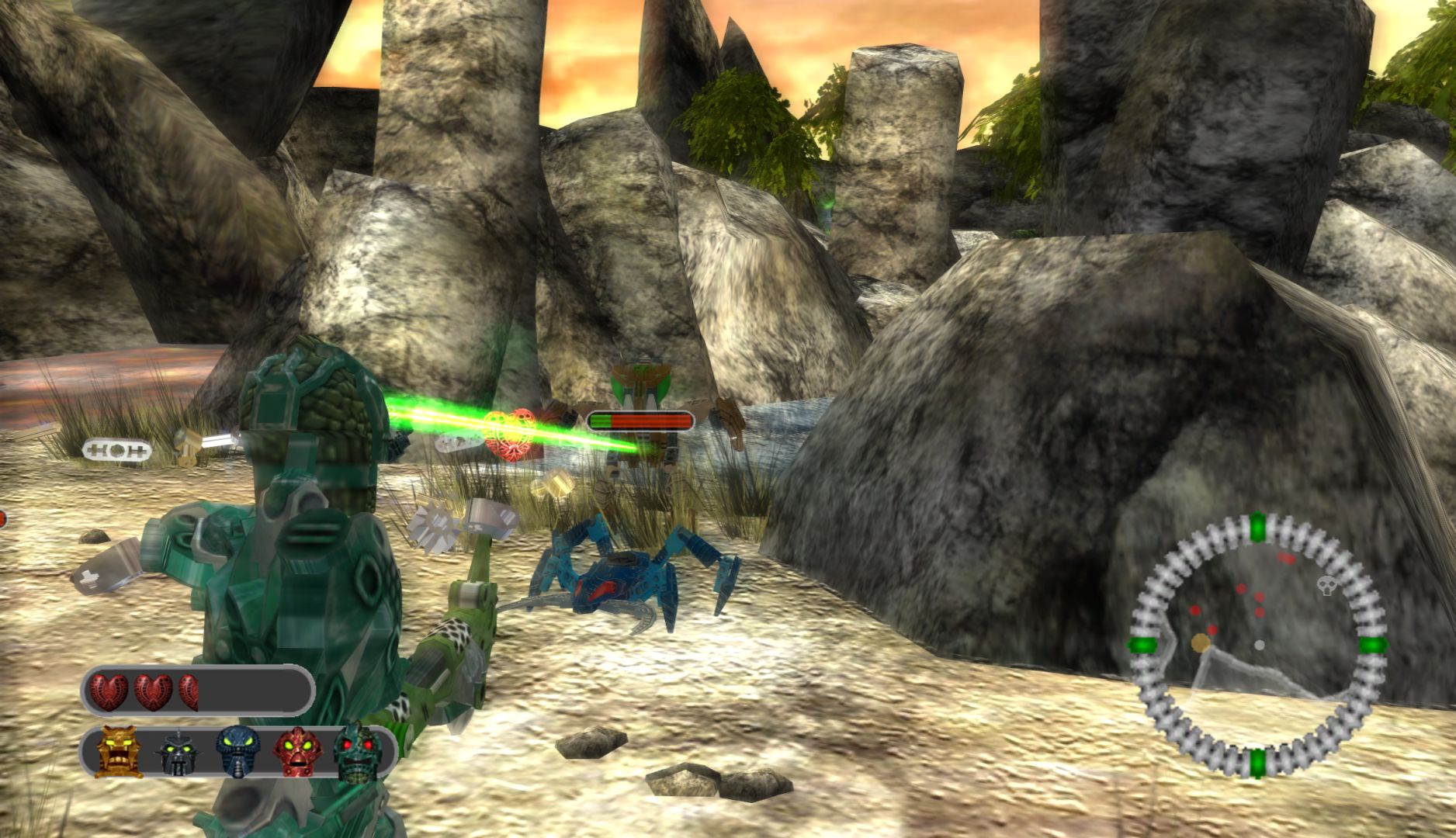Click the skull marker on the radar
Image resolution: width=1456 pixels, height=838 pixels.
click(x=1326, y=587)
